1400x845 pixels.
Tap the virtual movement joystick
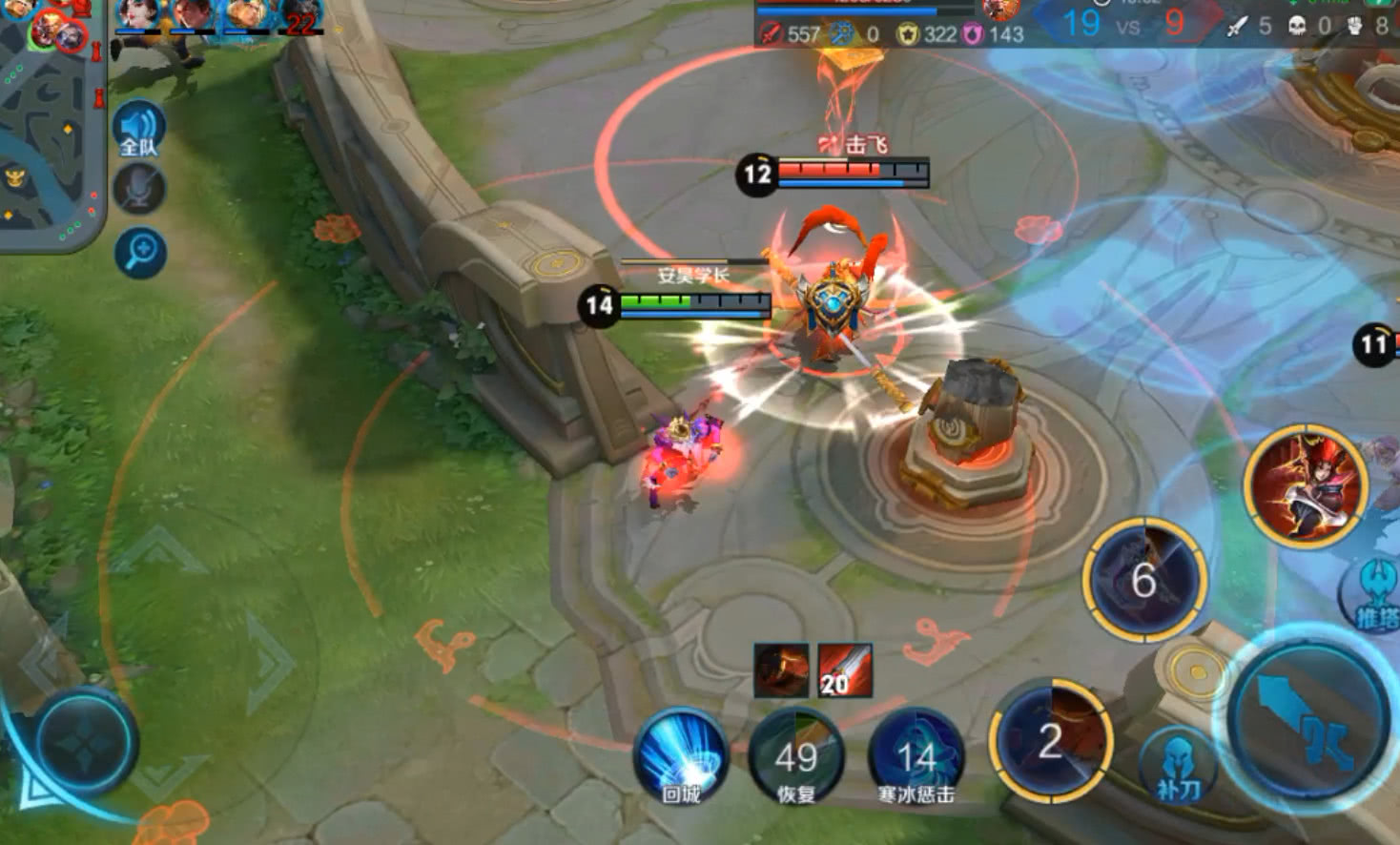pyautogui.click(x=84, y=742)
